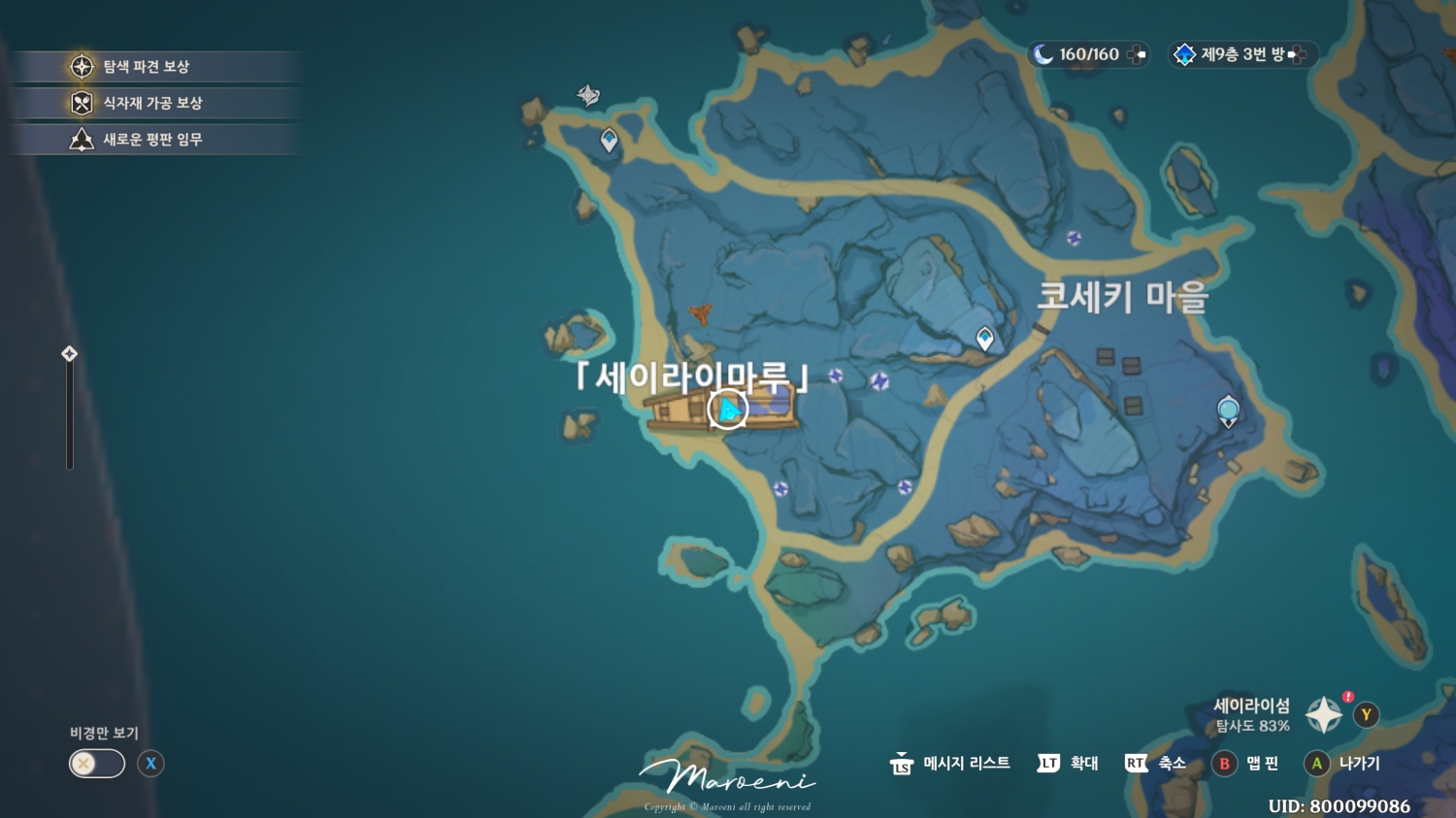Screen dimensions: 1456x818
Task: Select the 새로운 평판 임무 entry
Action: click(x=155, y=138)
